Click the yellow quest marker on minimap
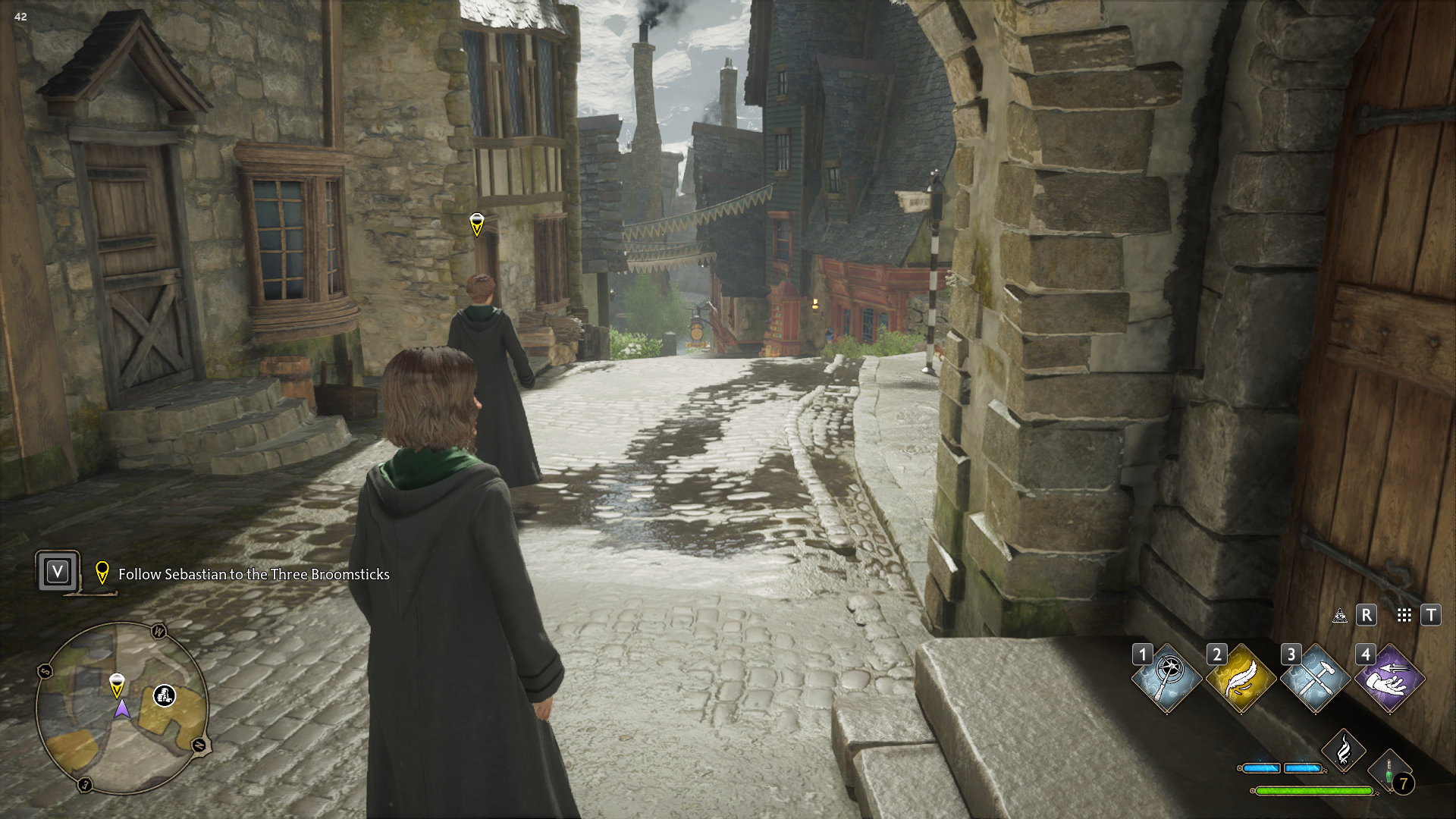This screenshot has height=819, width=1456. pos(117,684)
